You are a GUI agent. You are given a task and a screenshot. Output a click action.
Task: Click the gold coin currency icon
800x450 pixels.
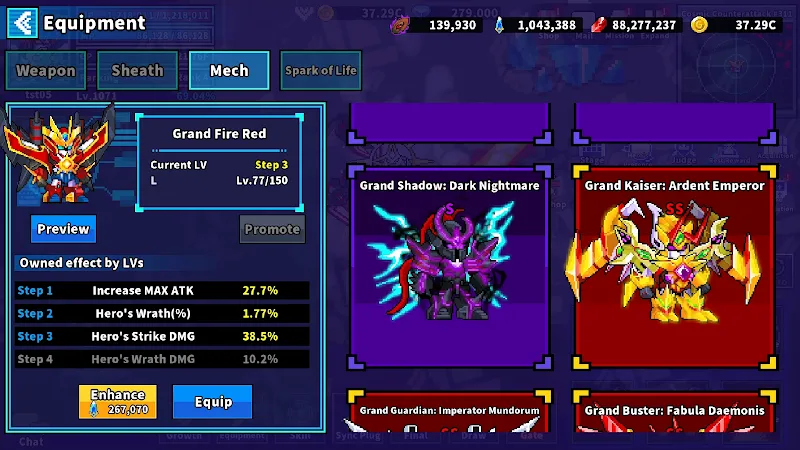click(699, 25)
